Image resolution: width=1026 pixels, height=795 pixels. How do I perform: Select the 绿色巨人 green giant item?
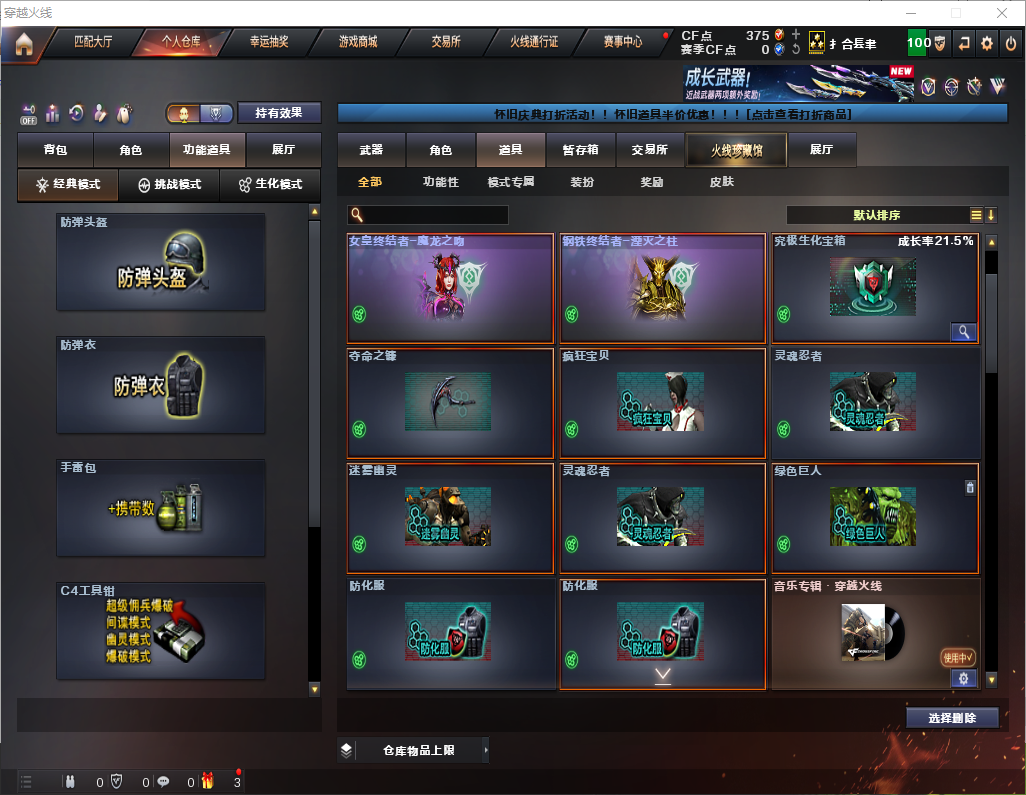(x=874, y=517)
